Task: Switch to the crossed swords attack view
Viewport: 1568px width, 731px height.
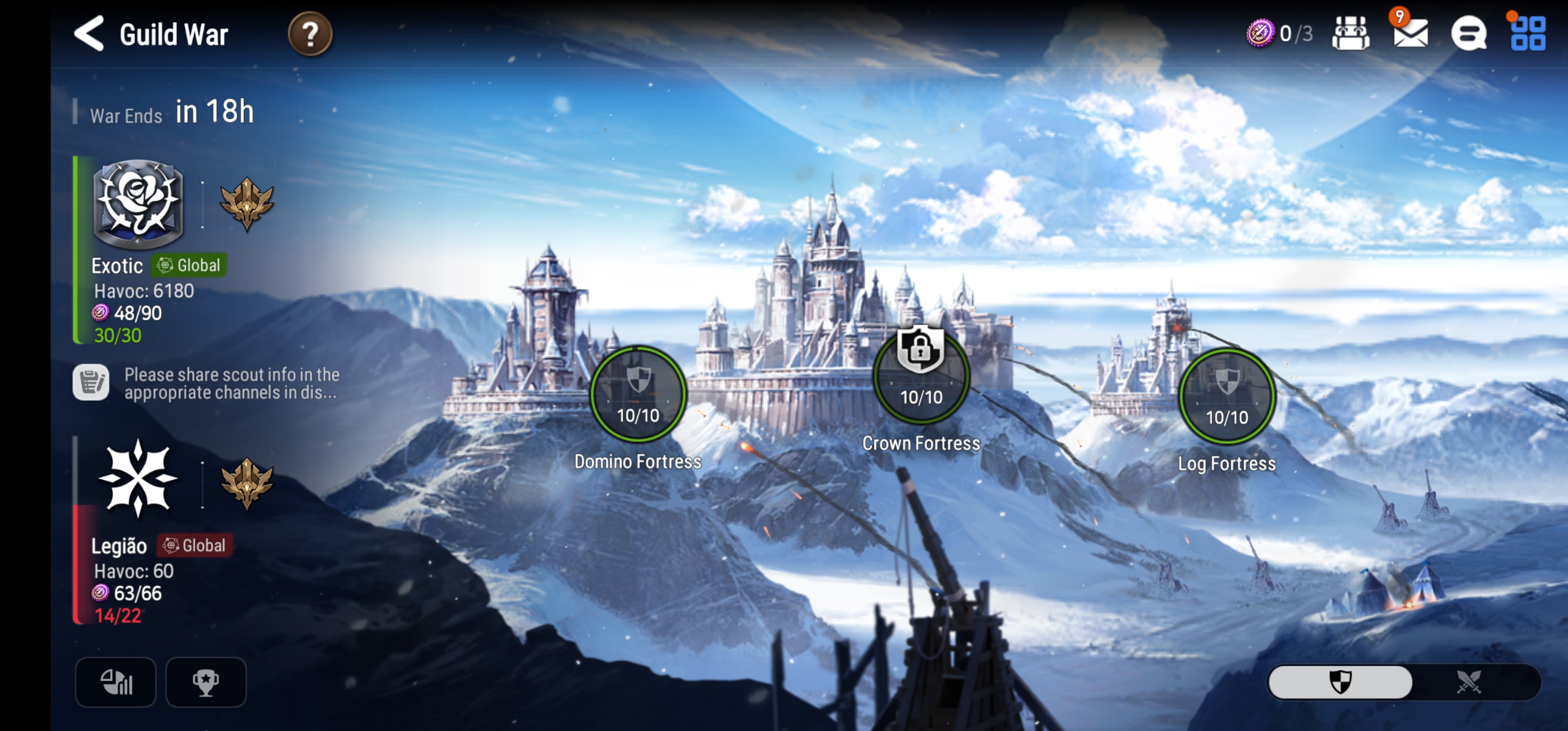Action: 1468,682
